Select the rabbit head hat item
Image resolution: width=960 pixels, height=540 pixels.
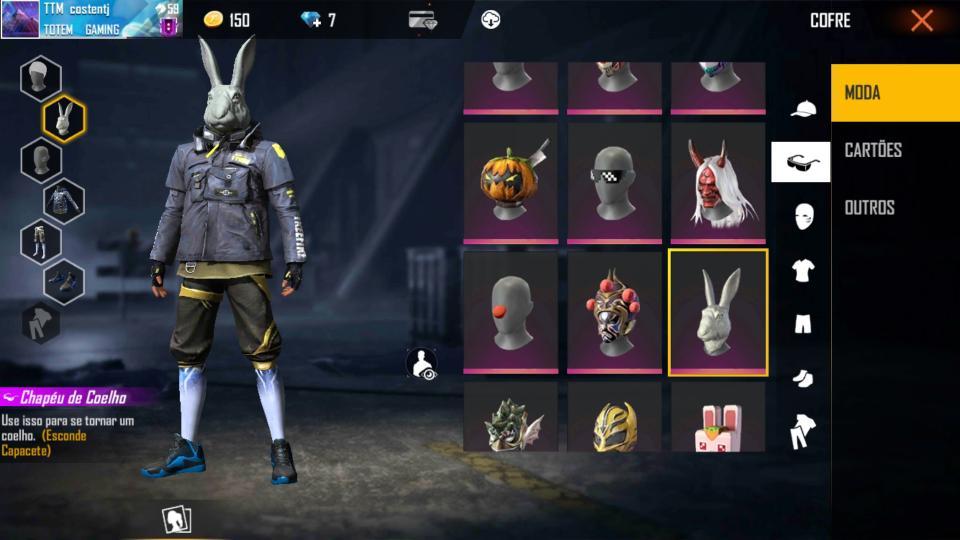pos(718,312)
